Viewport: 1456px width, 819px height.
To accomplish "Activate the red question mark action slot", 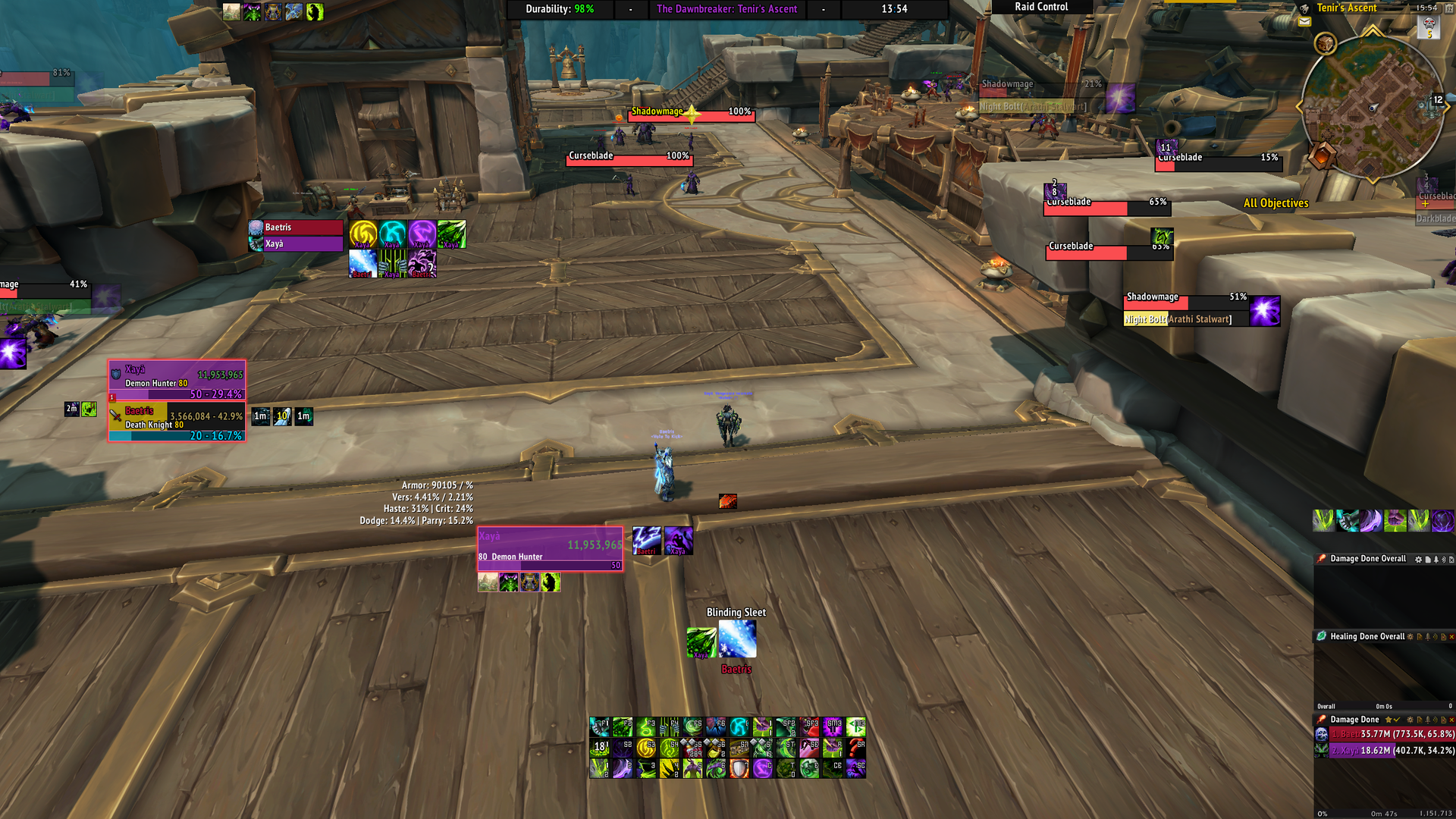I will [856, 748].
